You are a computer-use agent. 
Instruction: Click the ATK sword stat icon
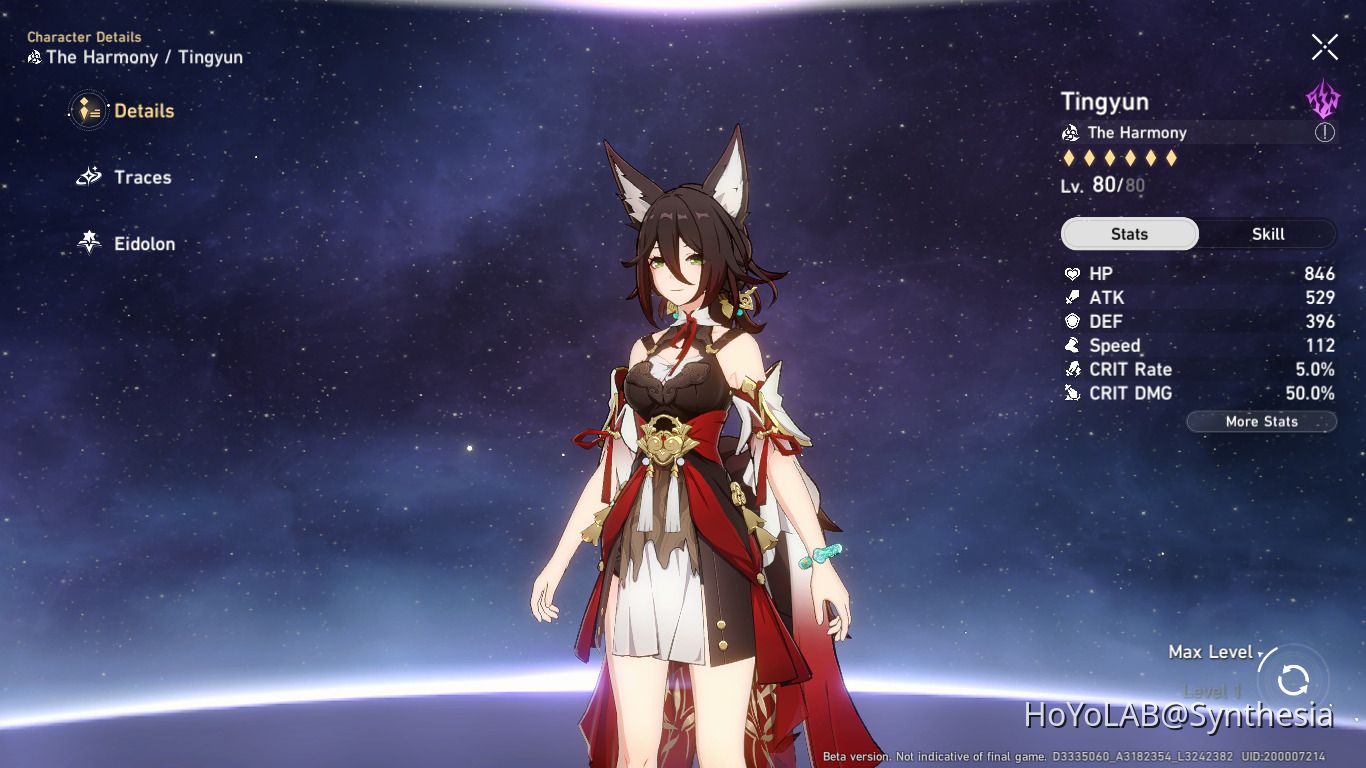1073,297
